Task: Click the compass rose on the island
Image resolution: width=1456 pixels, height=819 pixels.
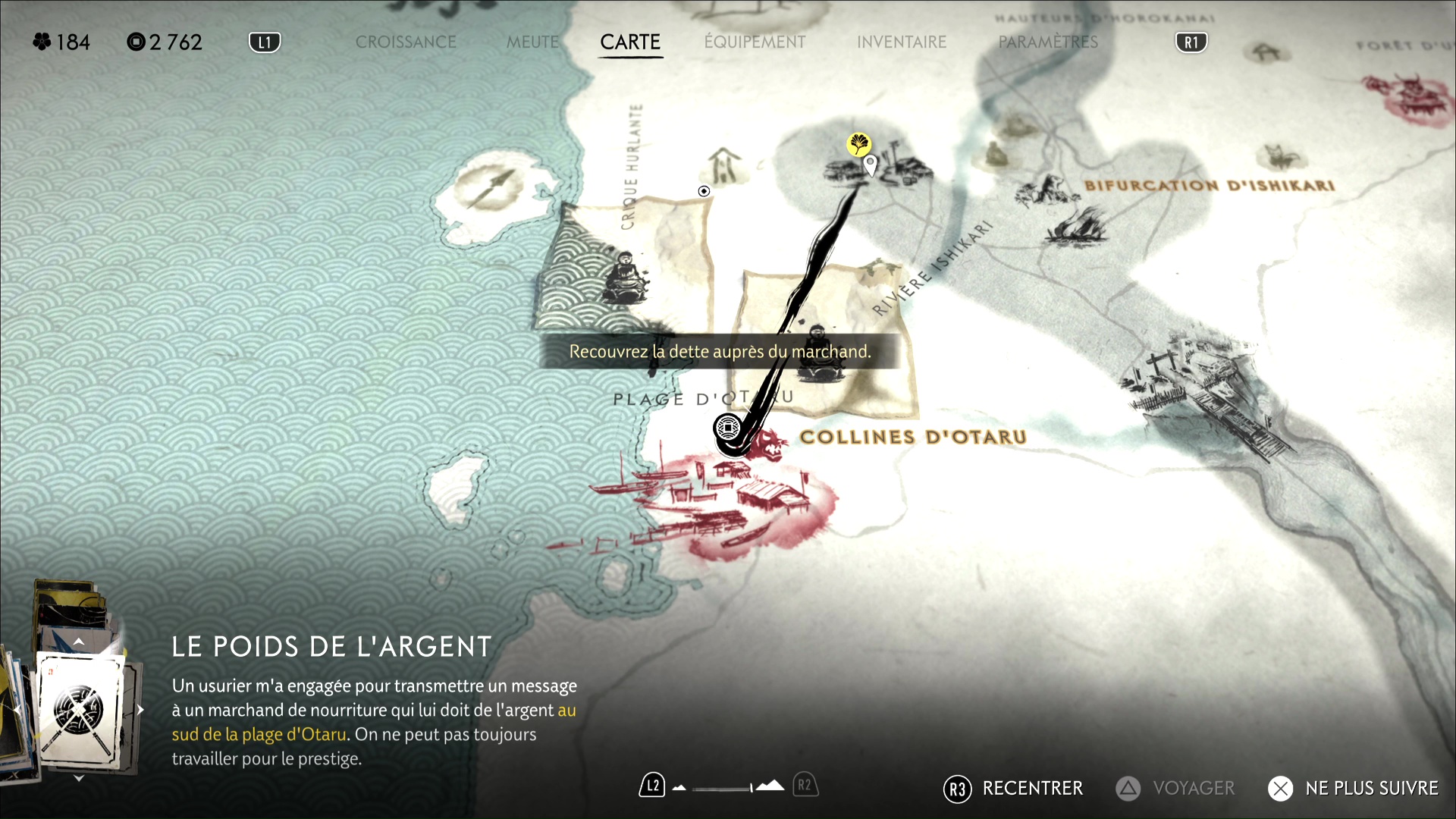Action: click(490, 187)
